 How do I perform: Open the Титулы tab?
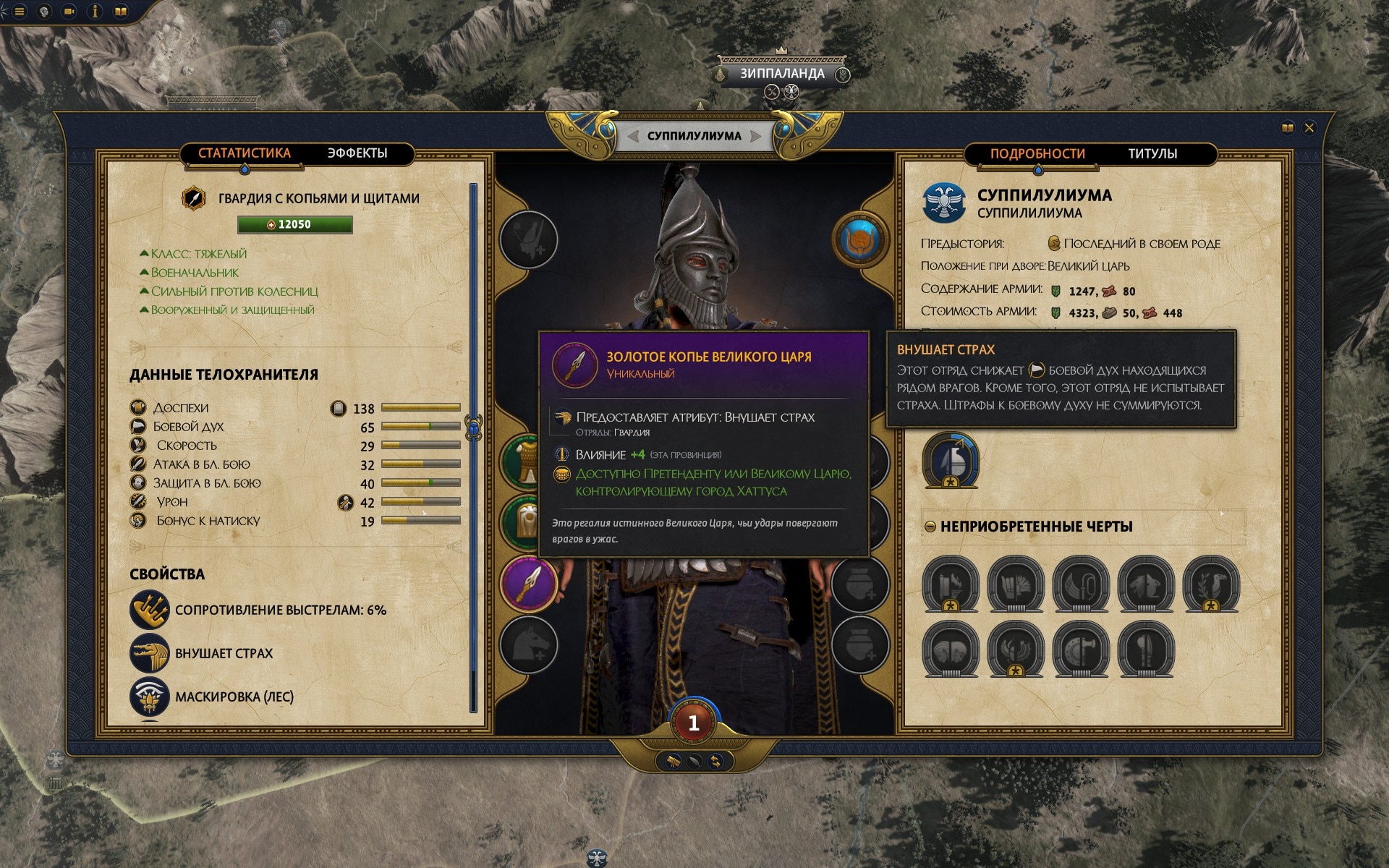(x=1152, y=154)
